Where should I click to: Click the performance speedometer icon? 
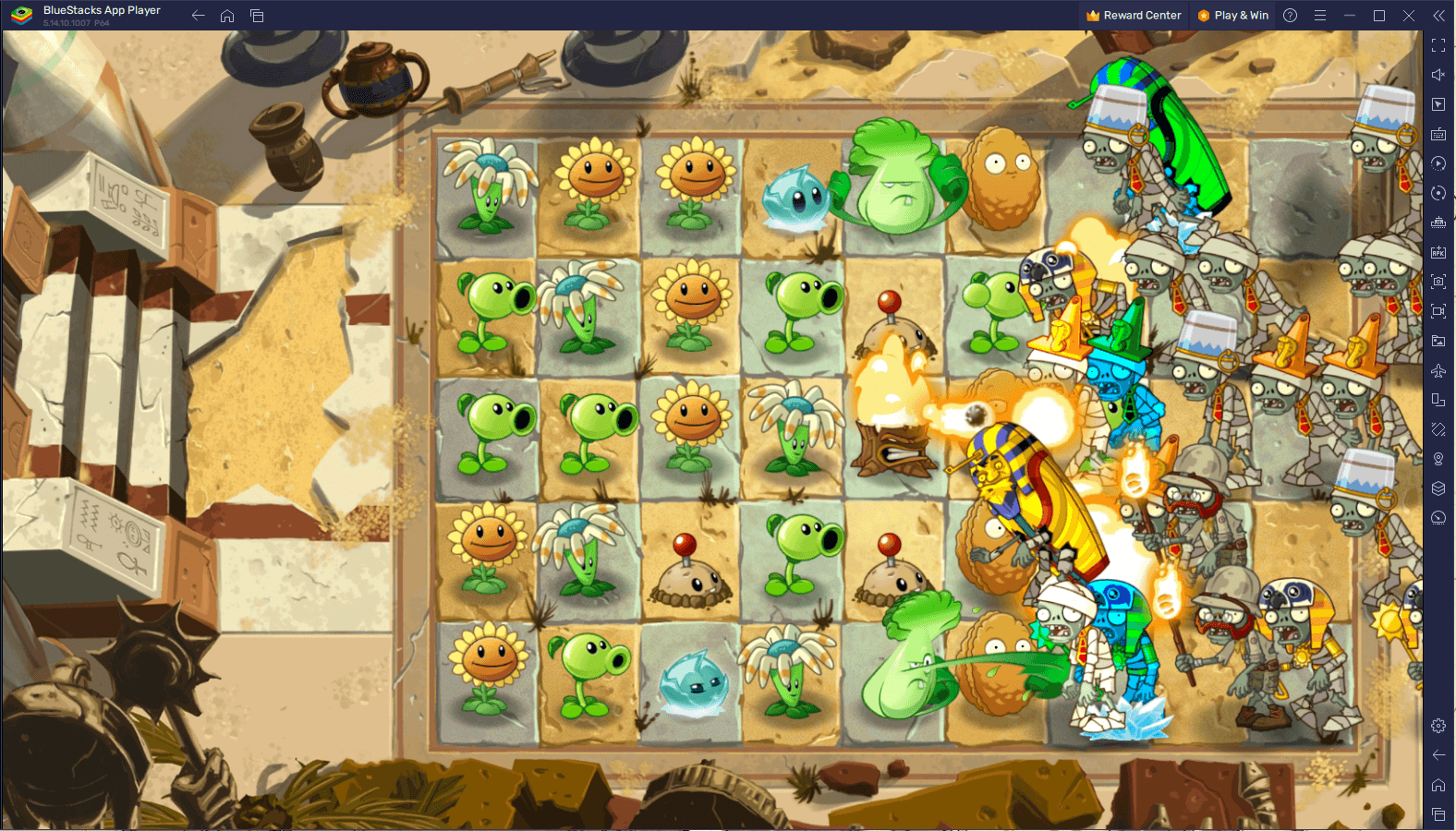1438,518
